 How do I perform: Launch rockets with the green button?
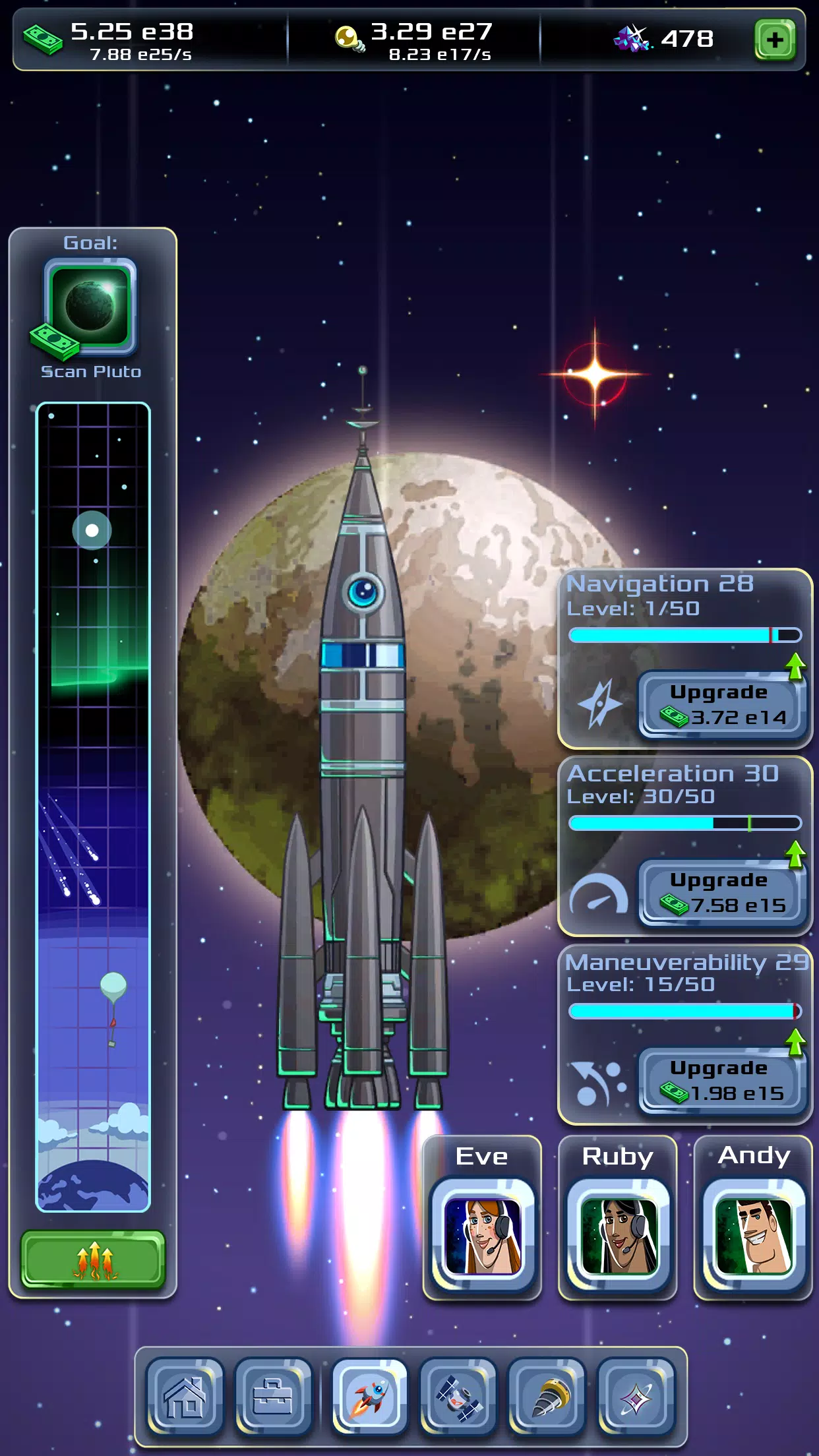tap(93, 1259)
